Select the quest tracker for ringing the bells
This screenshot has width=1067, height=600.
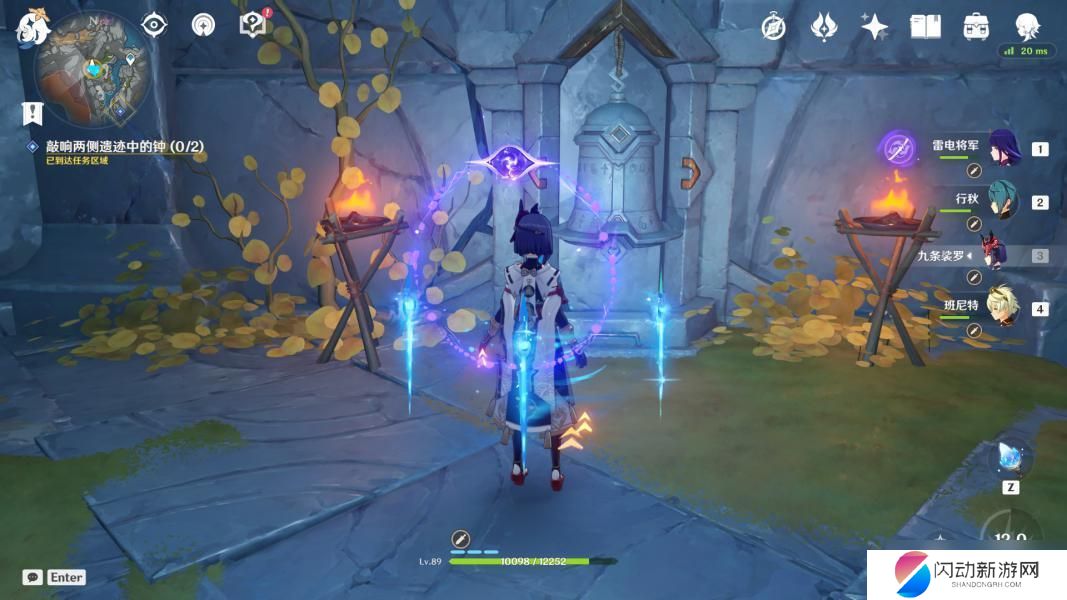[124, 146]
